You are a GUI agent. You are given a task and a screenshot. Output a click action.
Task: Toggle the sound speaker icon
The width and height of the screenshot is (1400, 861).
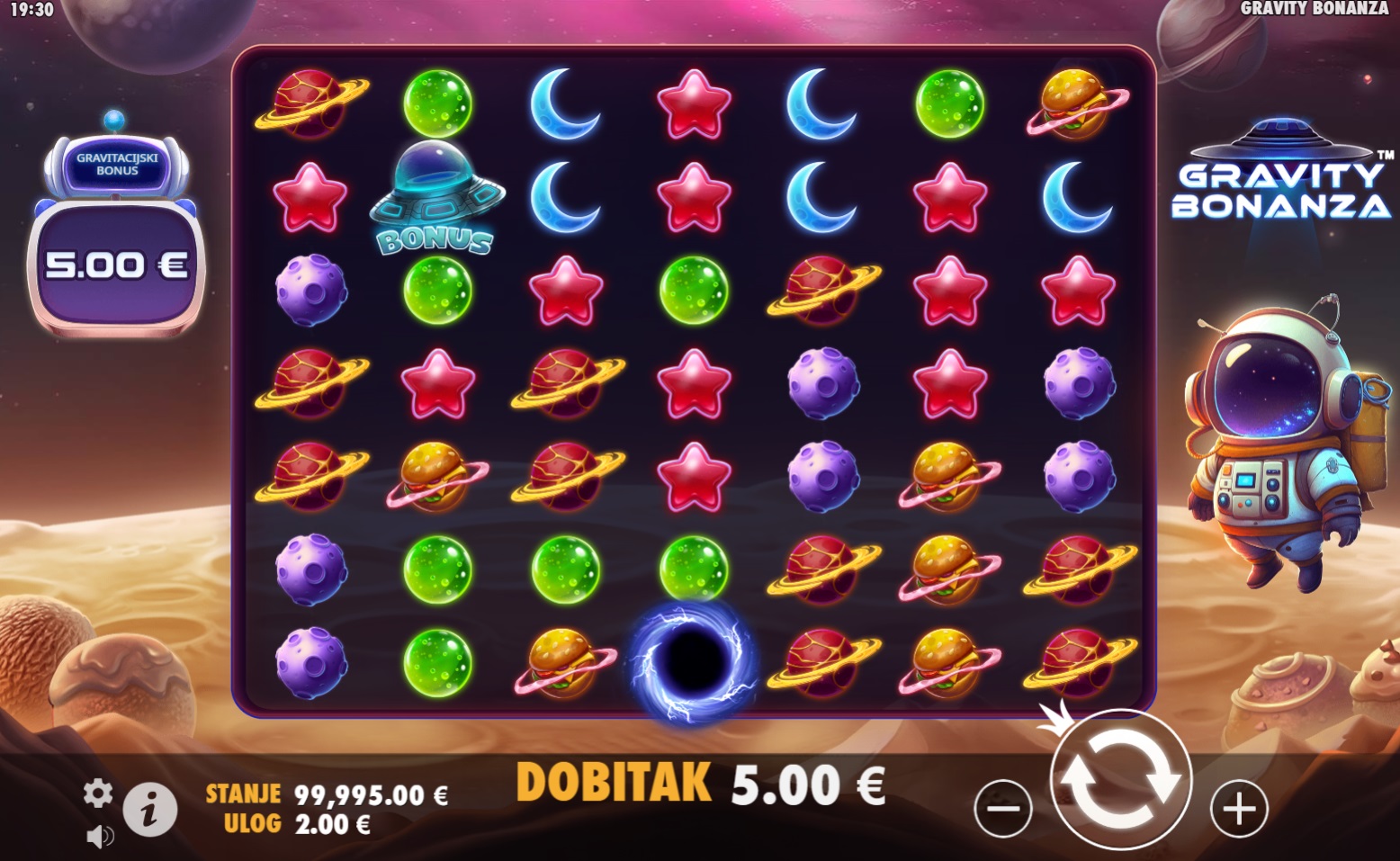100,837
